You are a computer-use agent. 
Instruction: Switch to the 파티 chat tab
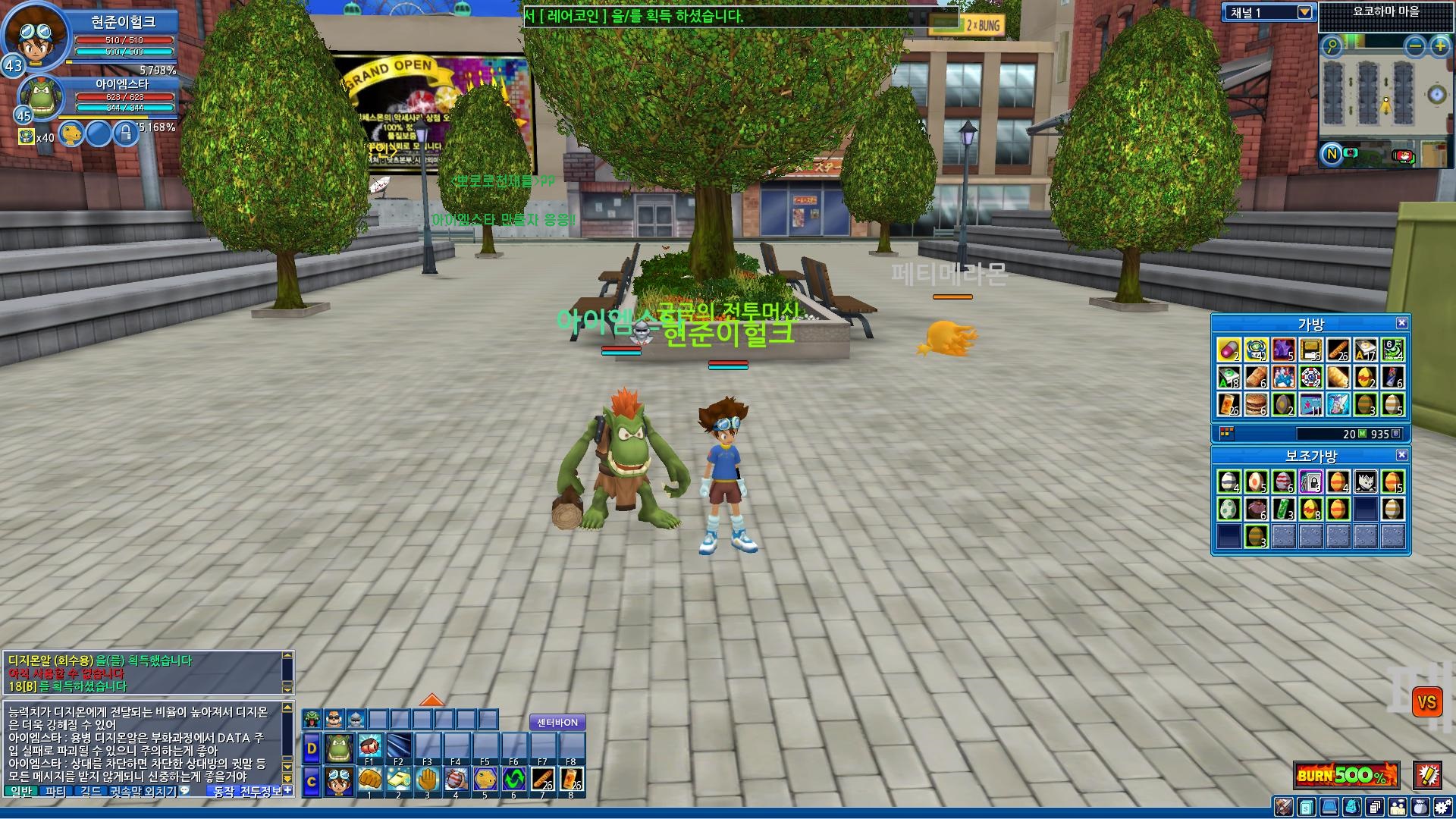(x=55, y=792)
